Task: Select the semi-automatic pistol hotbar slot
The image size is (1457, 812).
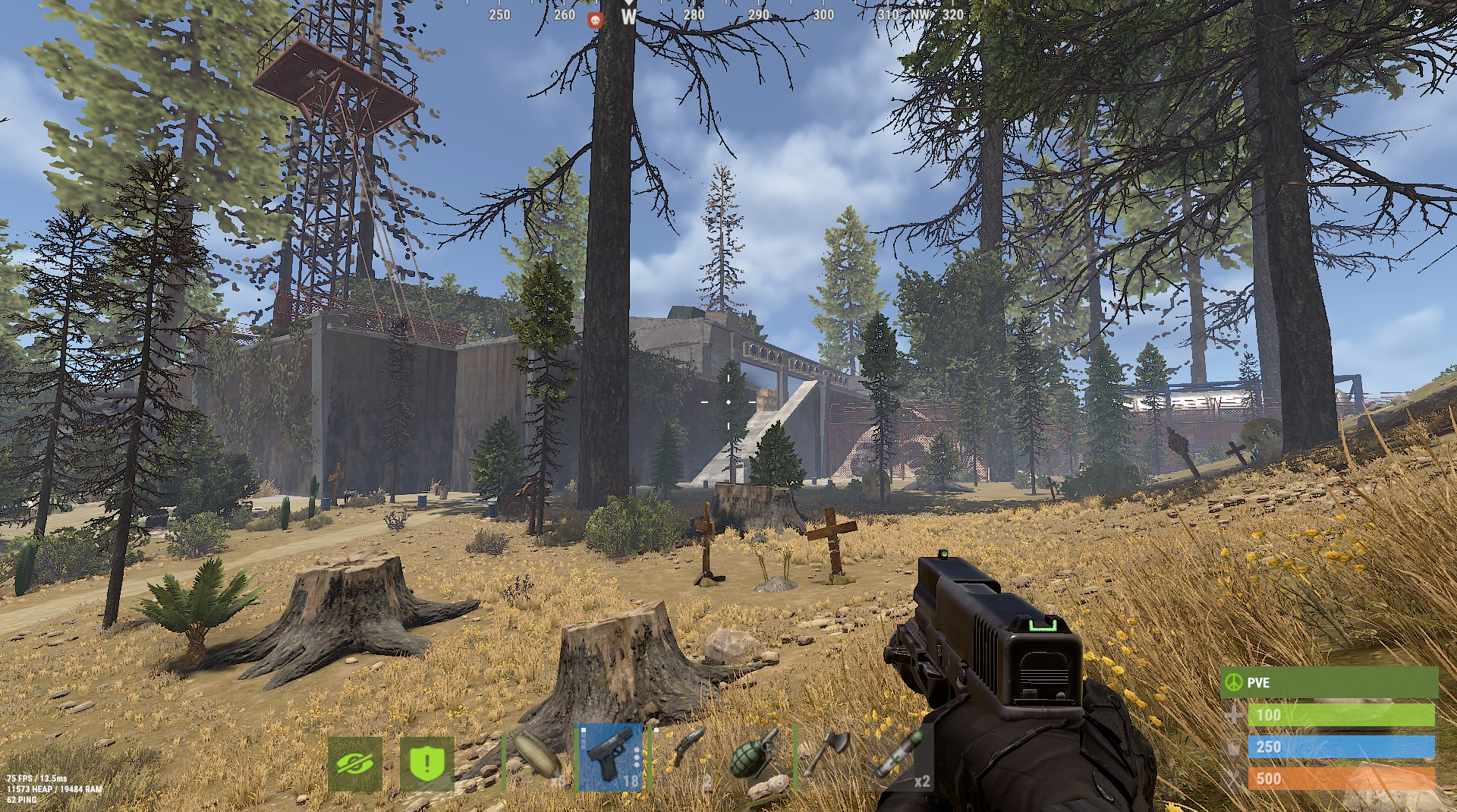Action: tap(610, 757)
